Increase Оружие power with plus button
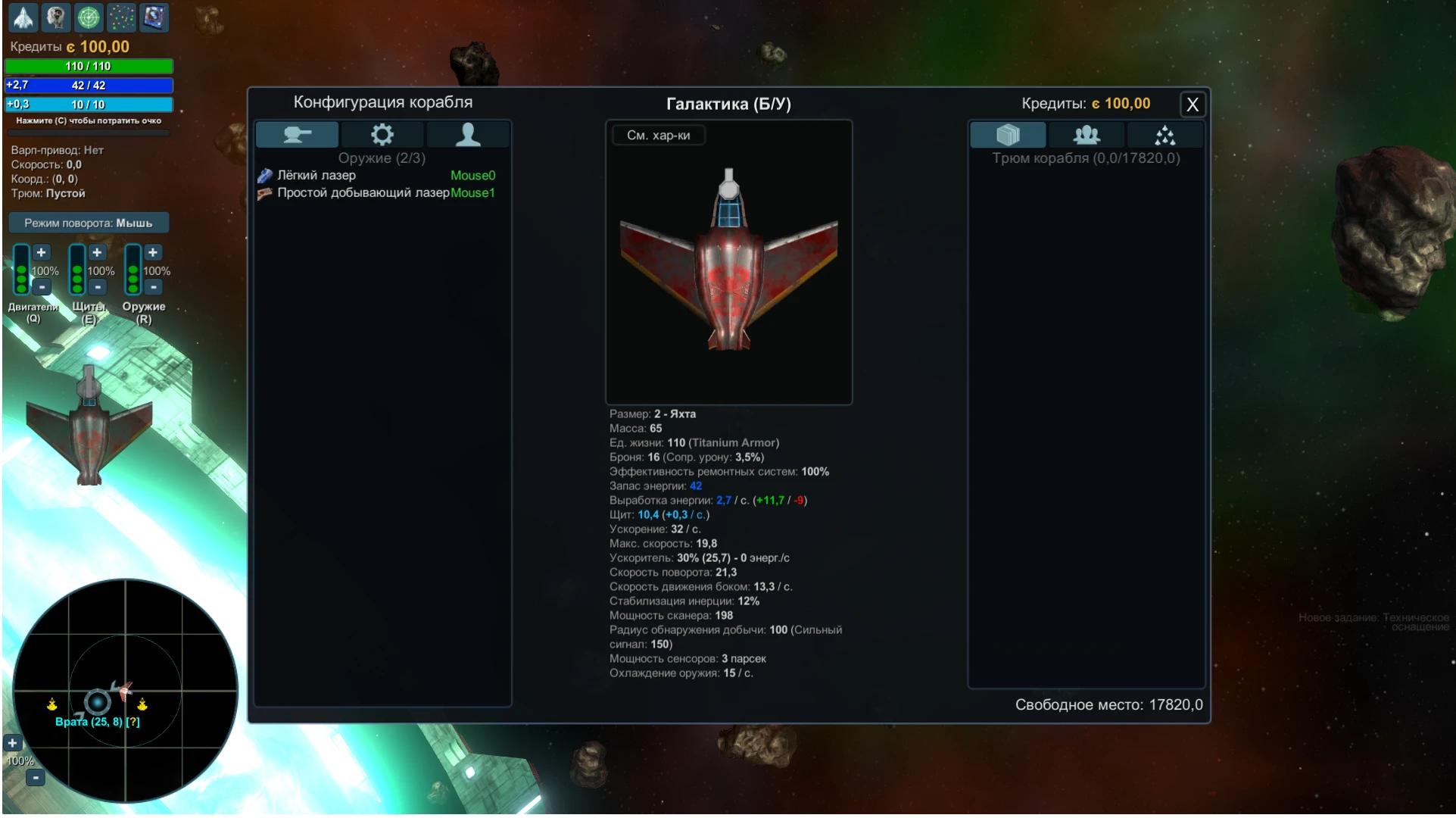The image size is (1456, 818). (152, 252)
